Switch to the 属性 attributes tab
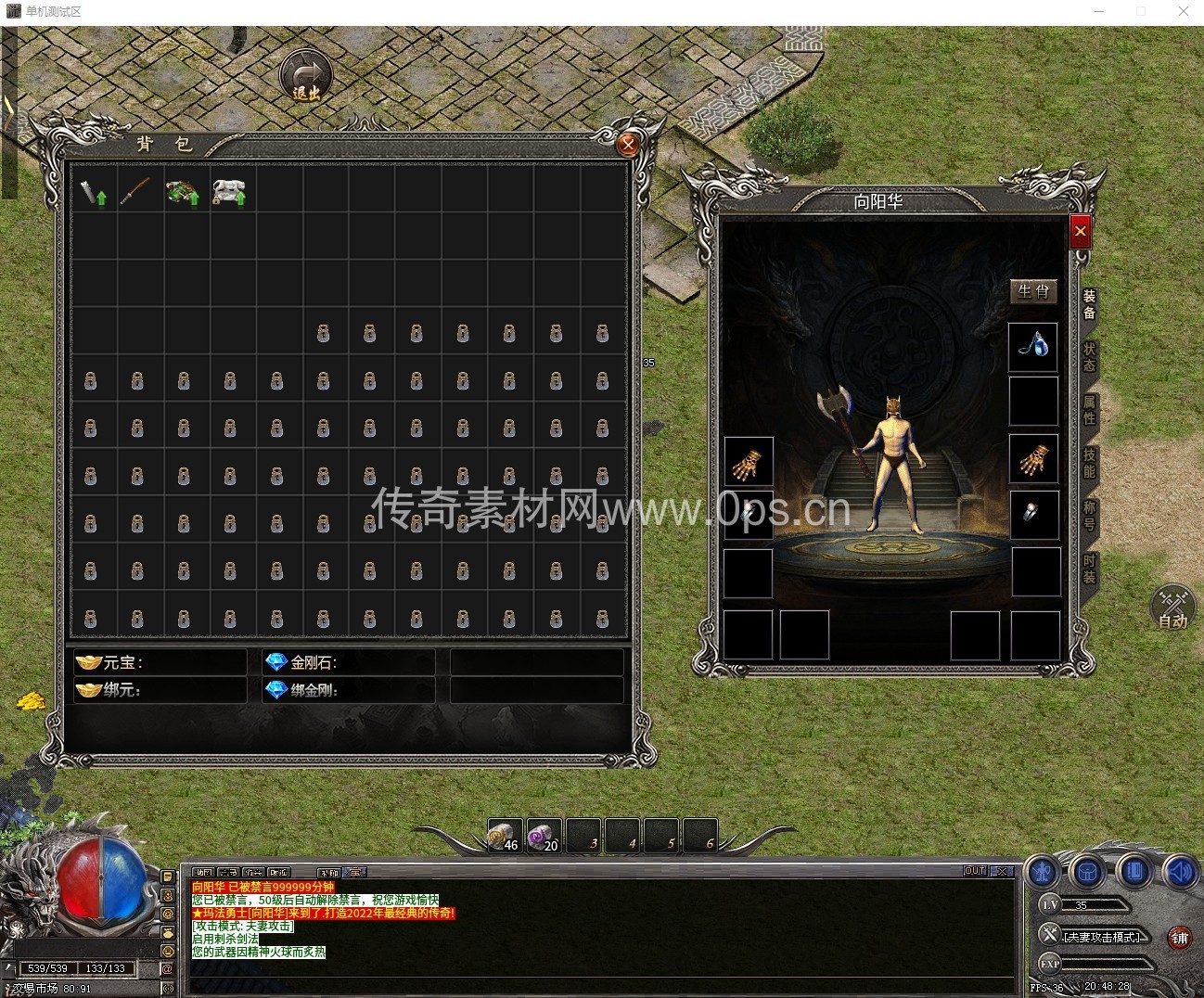This screenshot has height=998, width=1204. click(1090, 410)
